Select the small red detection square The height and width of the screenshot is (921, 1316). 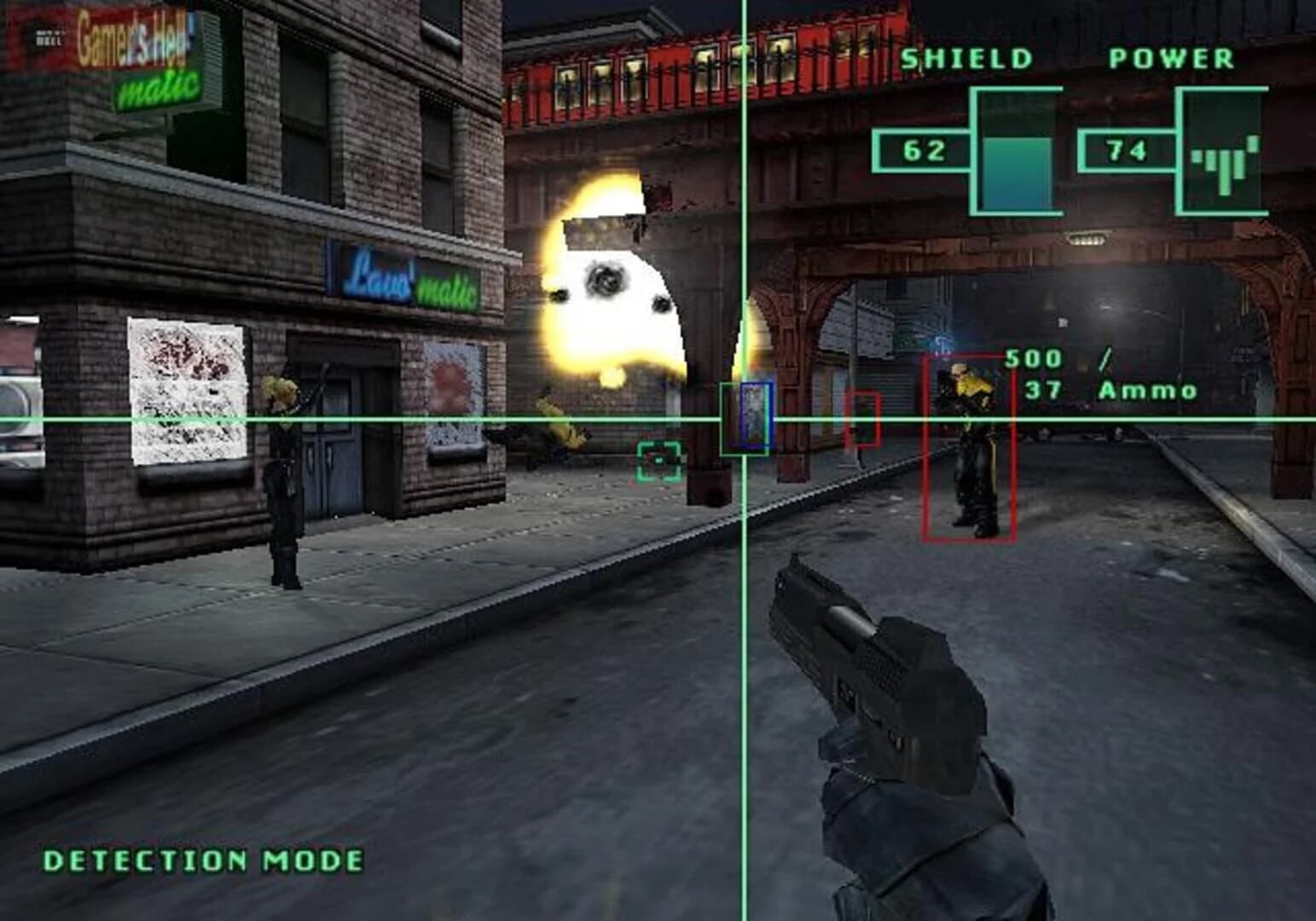863,418
